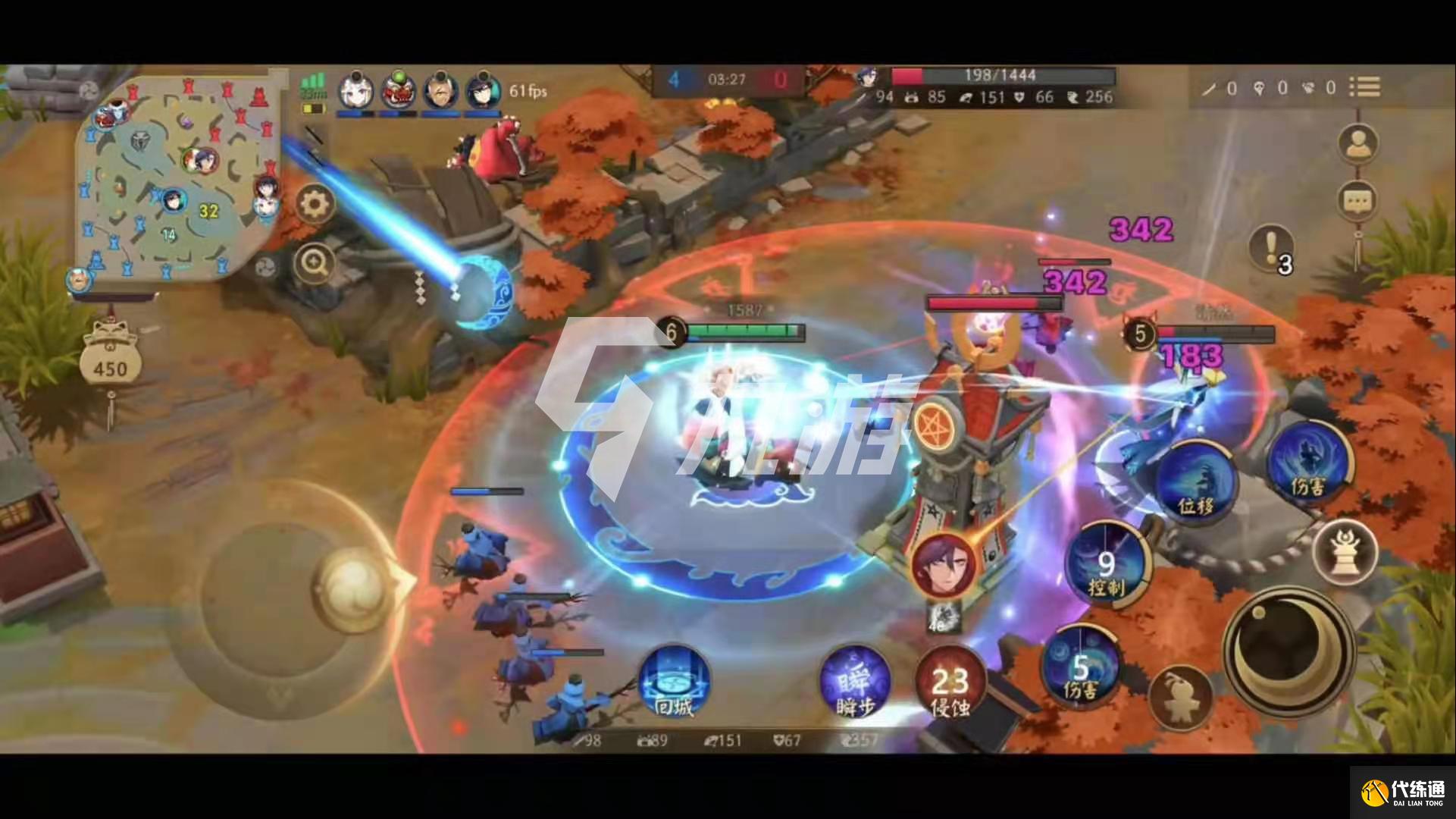Open the chat speech bubble
This screenshot has width=1456, height=819.
coord(1357,202)
